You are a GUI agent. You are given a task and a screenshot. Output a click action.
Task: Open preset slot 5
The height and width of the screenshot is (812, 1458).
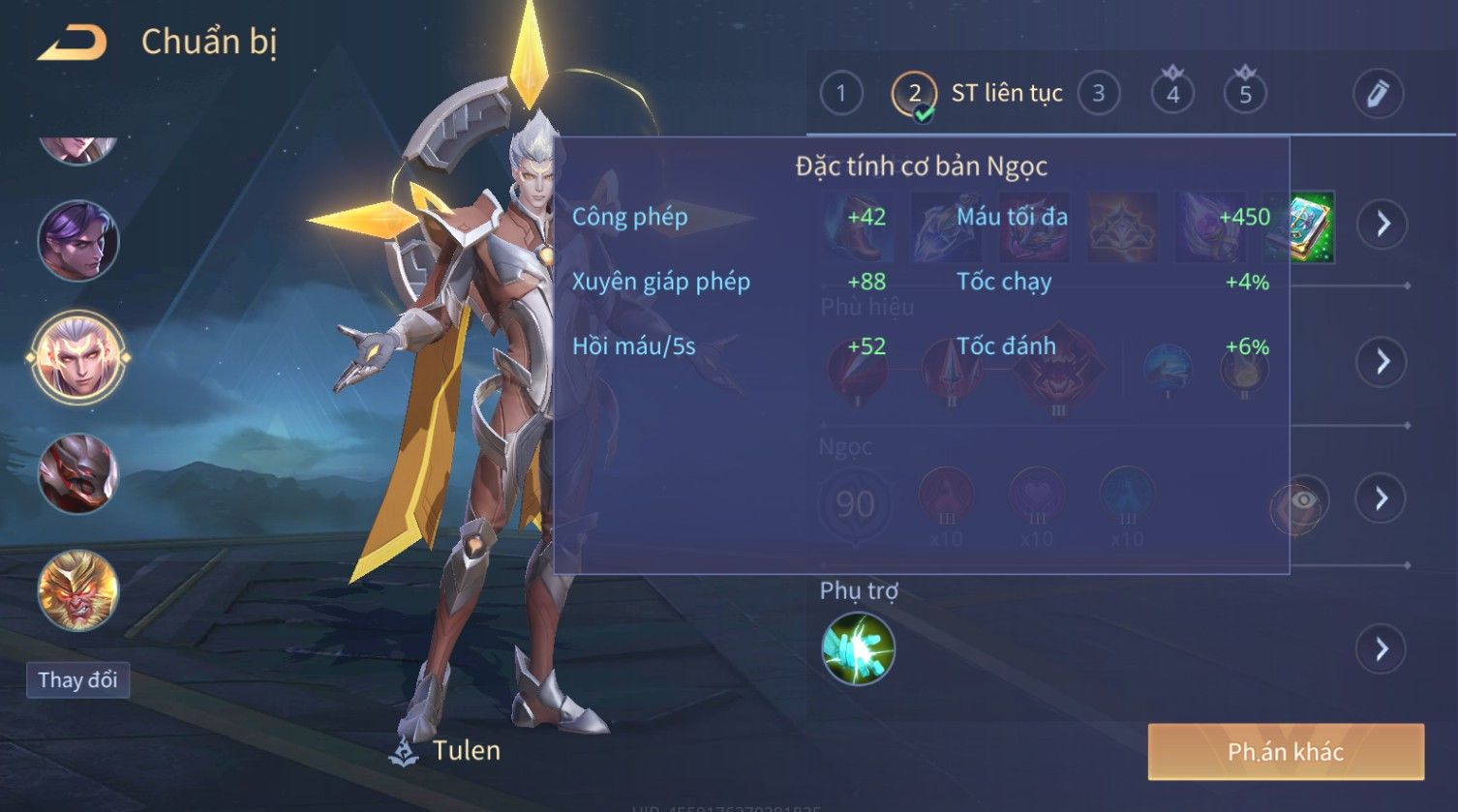[x=1245, y=94]
